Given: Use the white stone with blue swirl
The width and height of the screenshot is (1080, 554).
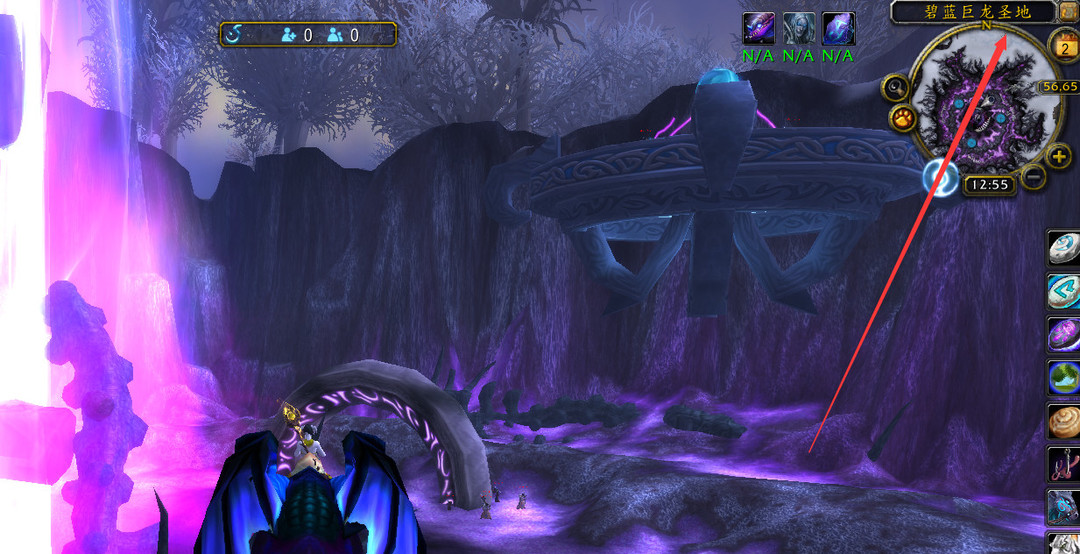Looking at the screenshot, I should 1064,248.
